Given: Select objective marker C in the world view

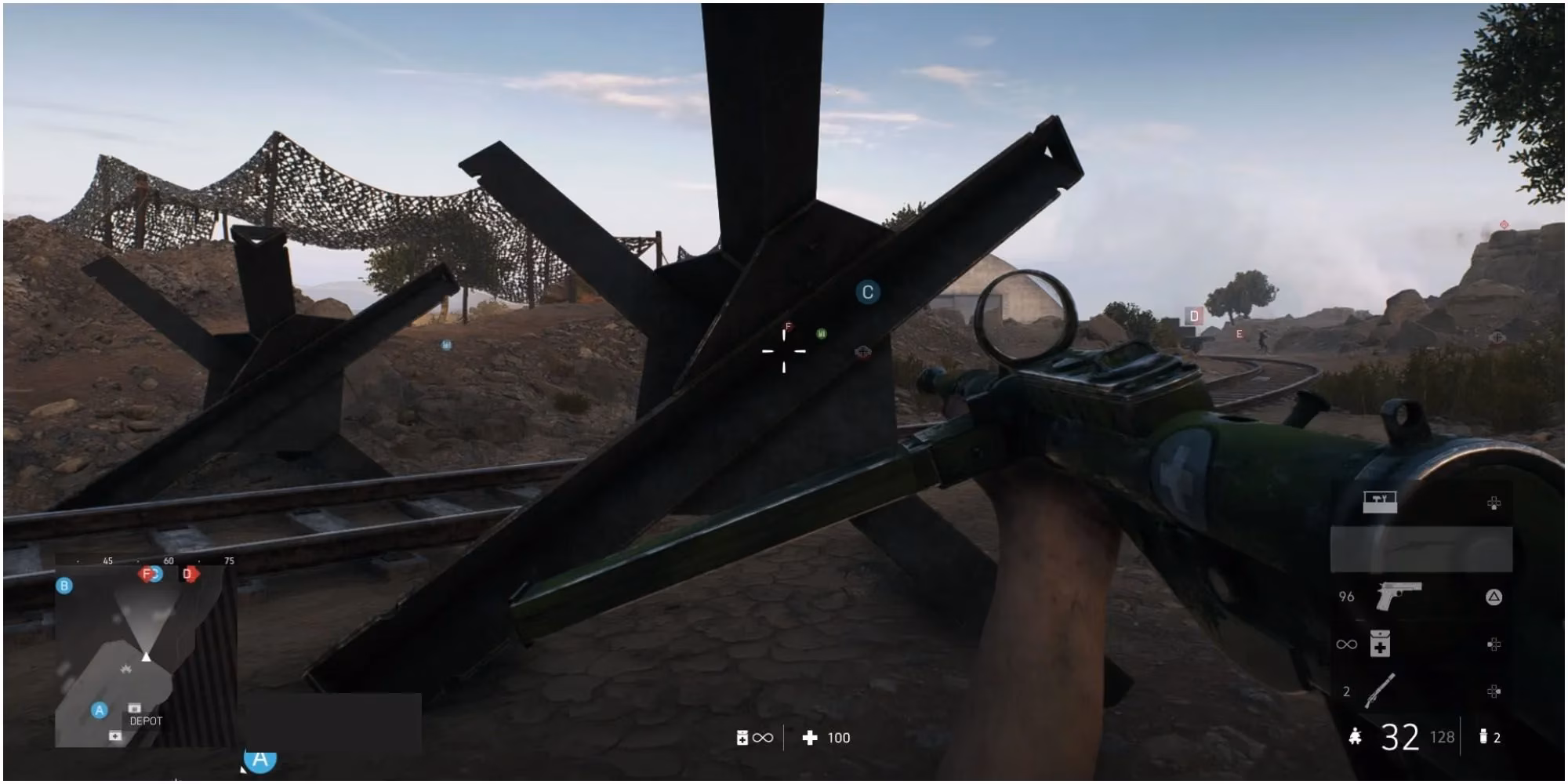Looking at the screenshot, I should 868,292.
